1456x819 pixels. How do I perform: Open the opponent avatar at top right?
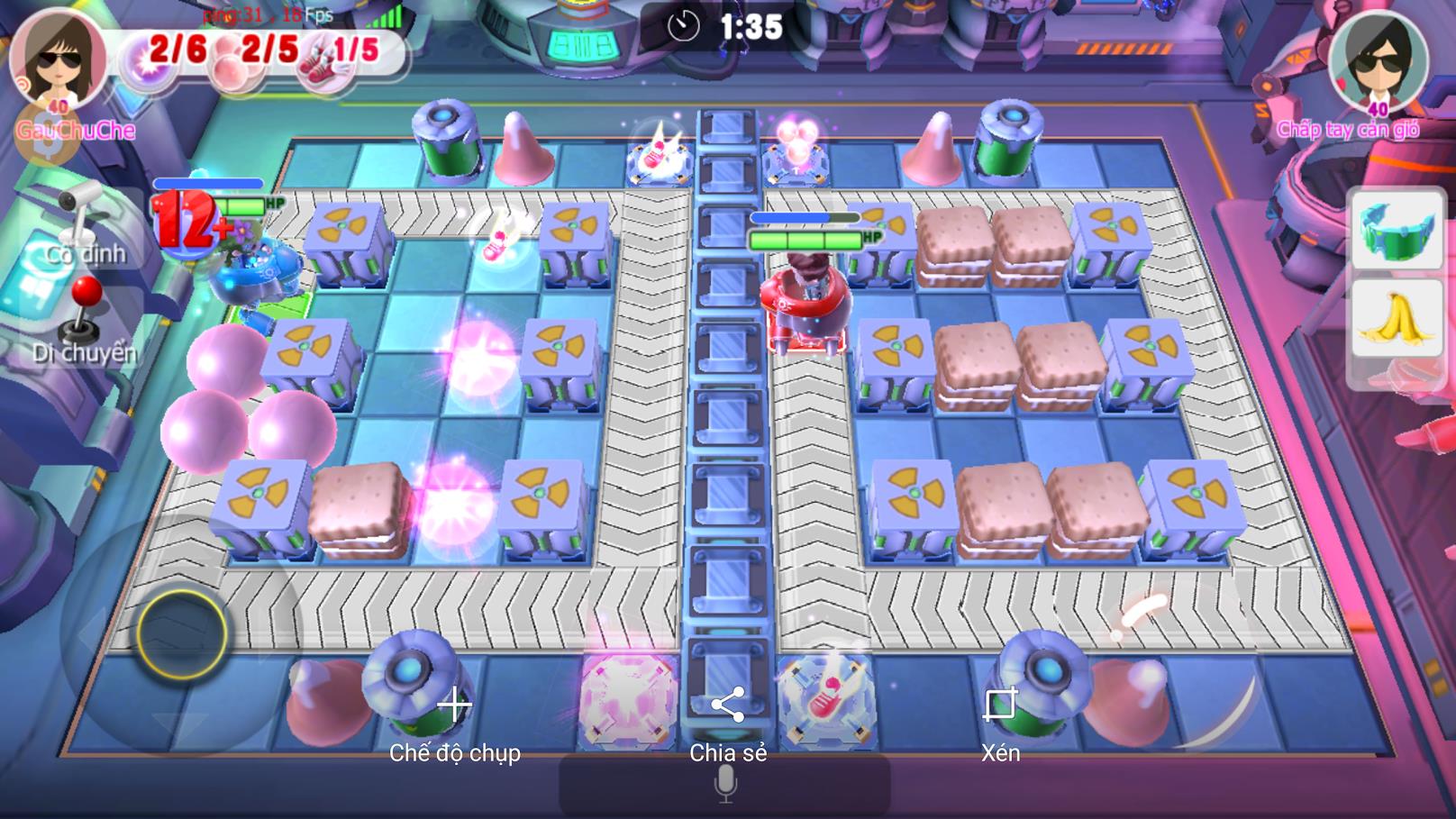(x=1378, y=59)
